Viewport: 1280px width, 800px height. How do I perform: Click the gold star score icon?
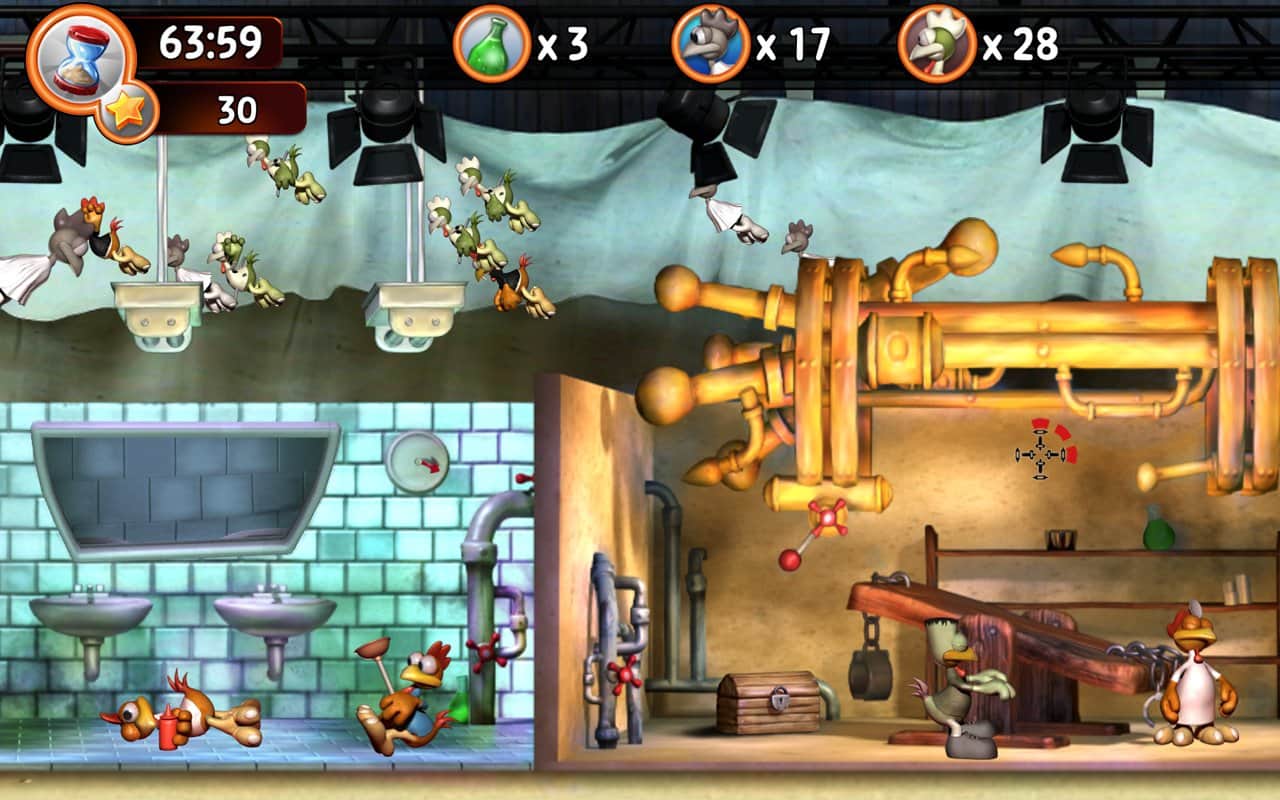pyautogui.click(x=127, y=110)
